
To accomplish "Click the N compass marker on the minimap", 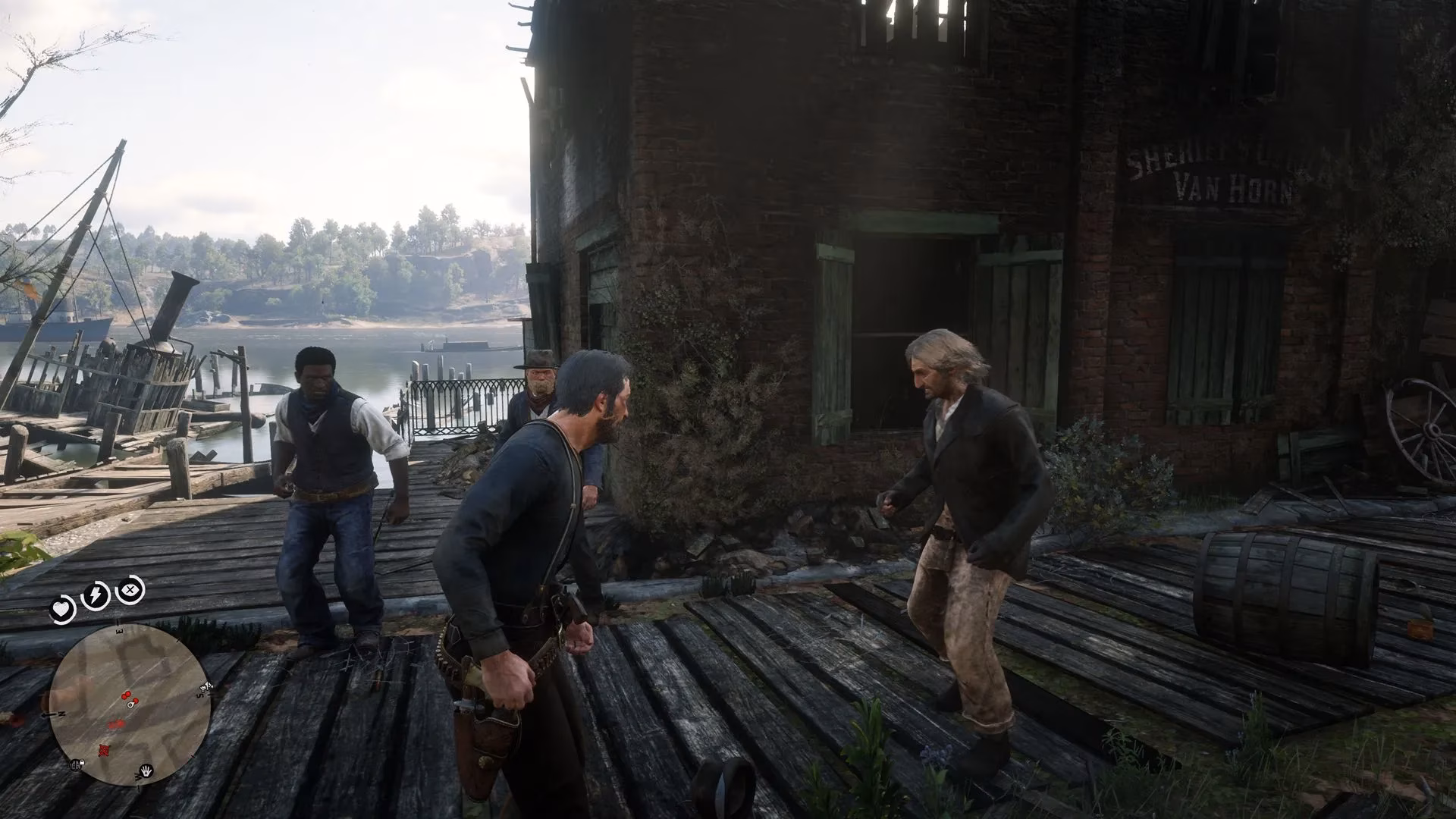I will [61, 713].
